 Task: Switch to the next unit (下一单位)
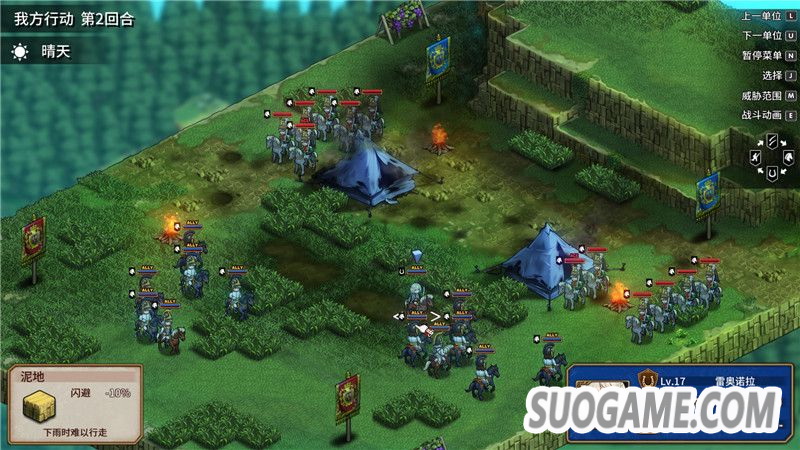click(766, 36)
